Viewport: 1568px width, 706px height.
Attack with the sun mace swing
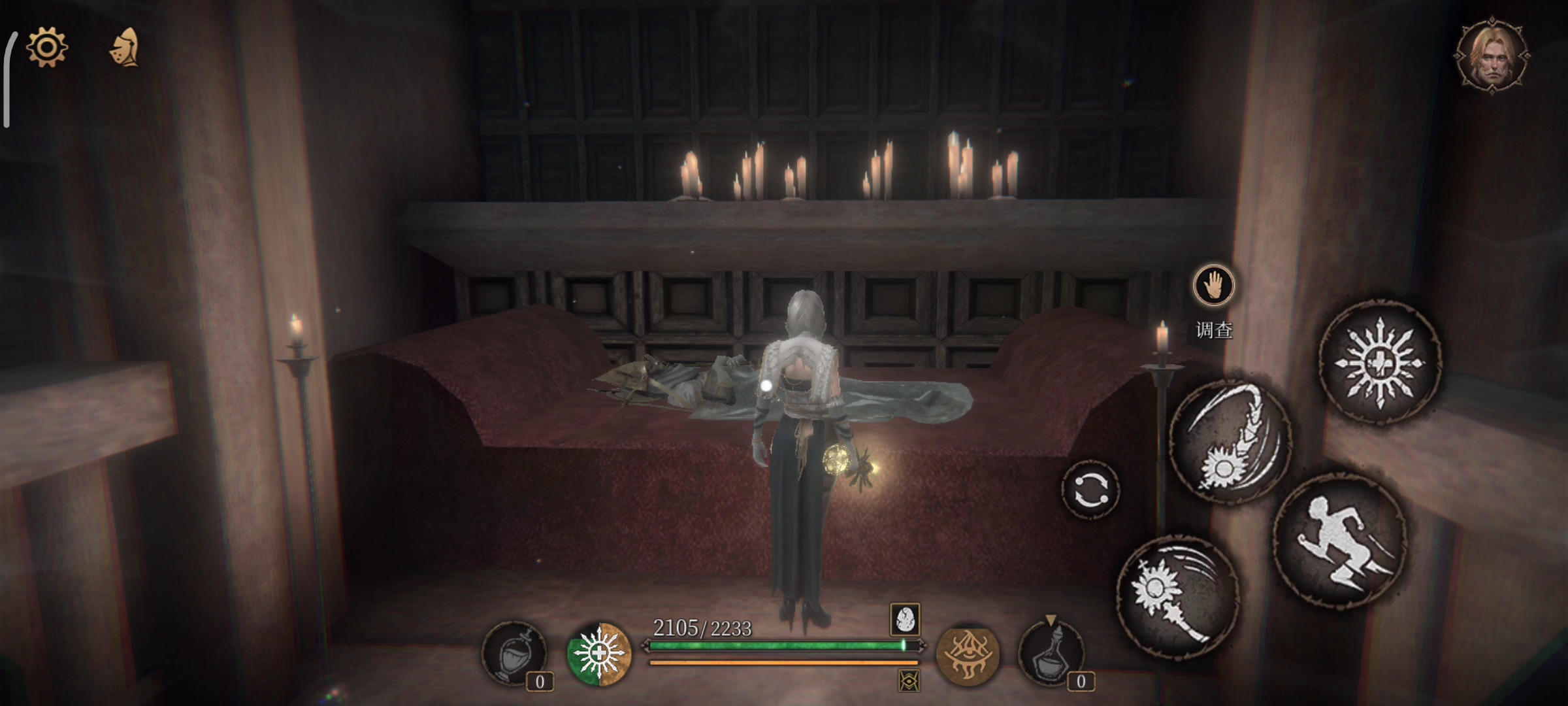click(1177, 596)
